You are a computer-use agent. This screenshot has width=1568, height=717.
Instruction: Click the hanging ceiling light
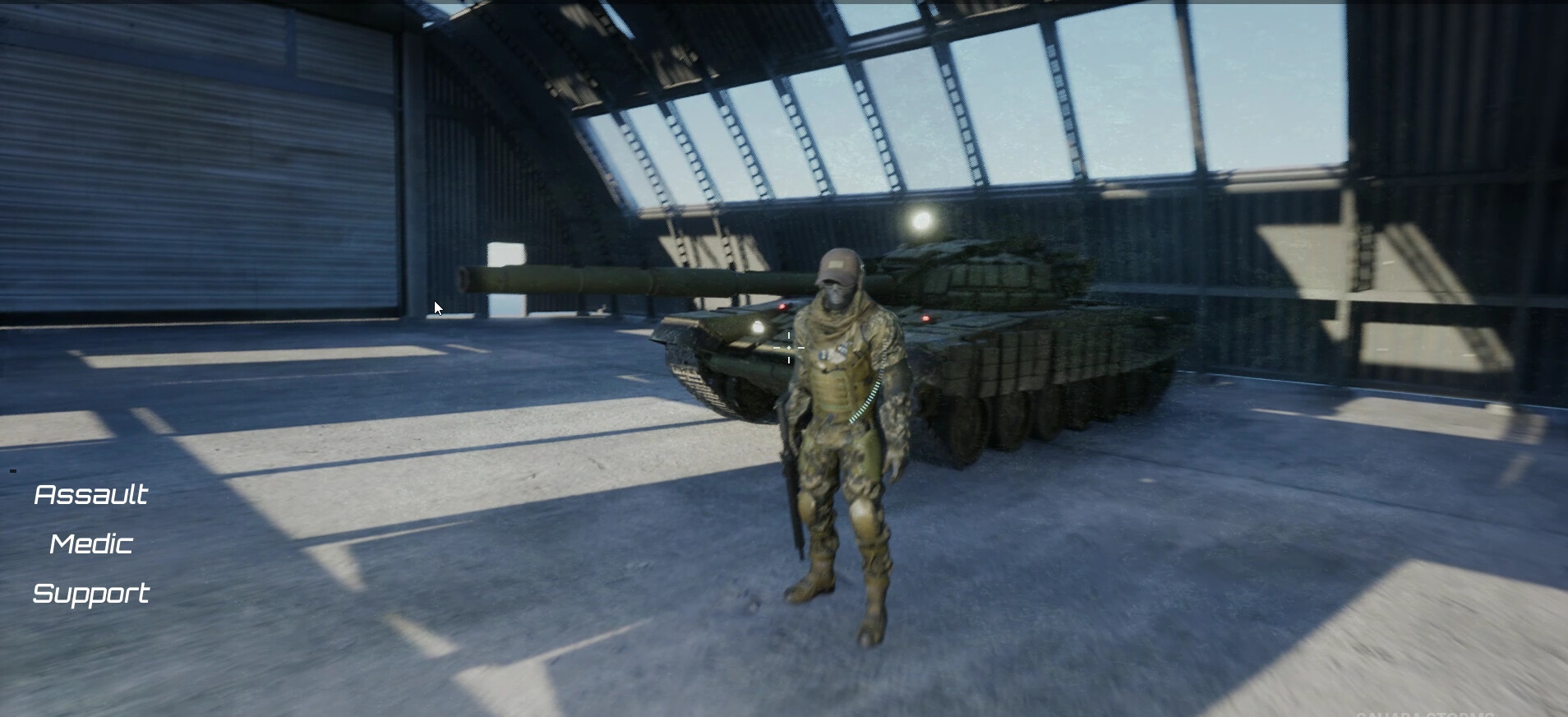pos(921,220)
